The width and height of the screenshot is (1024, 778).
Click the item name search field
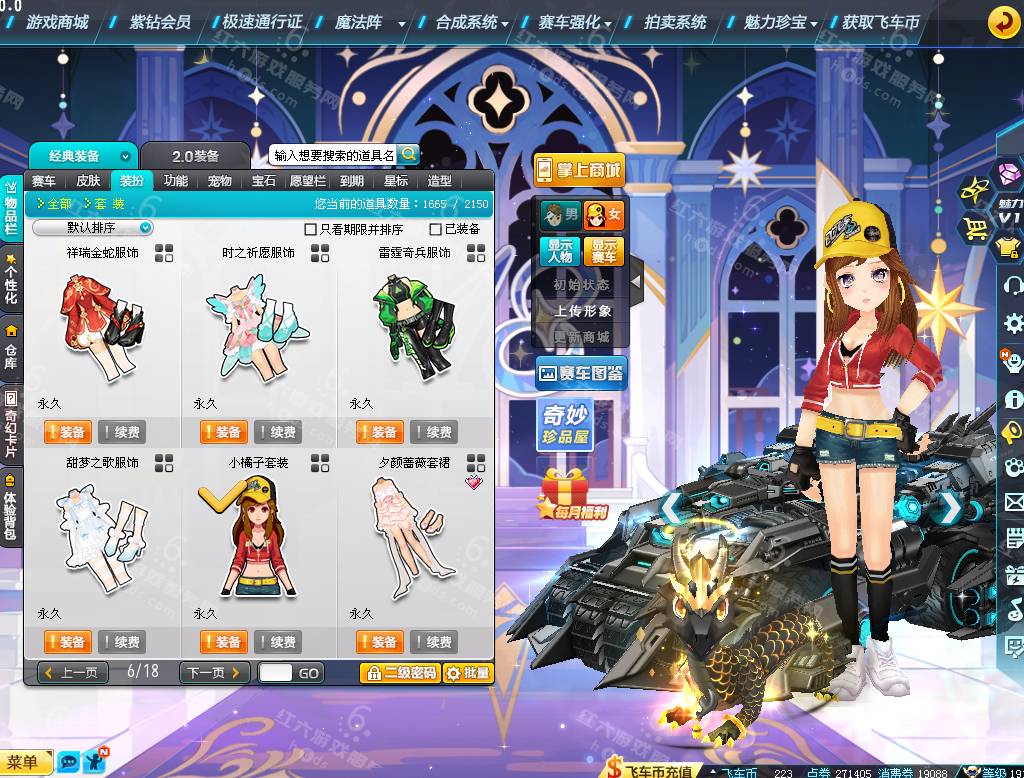334,155
